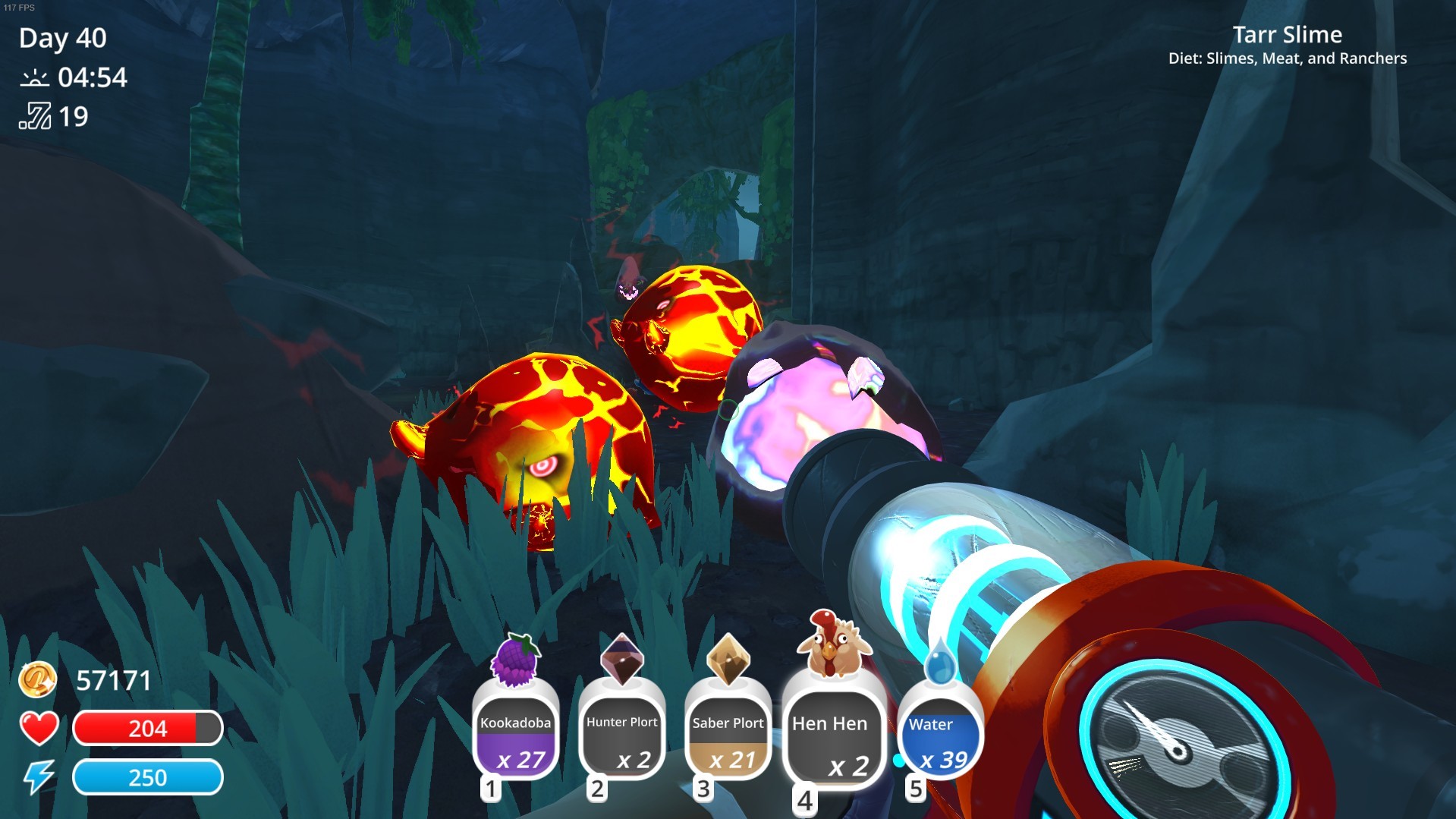Select the Kookadoba hotbar slot
Viewport: 1456px width, 819px height.
[x=516, y=735]
